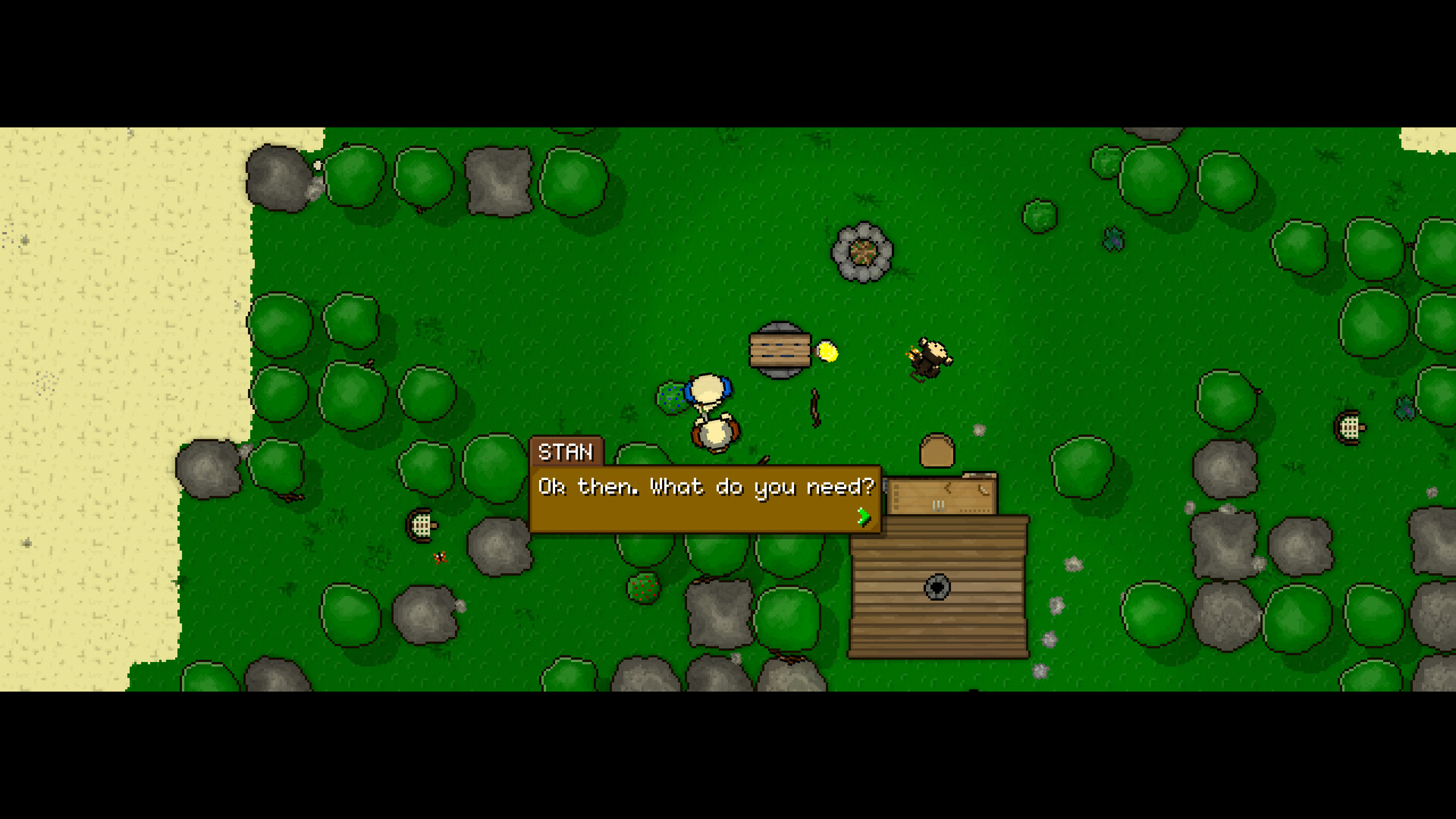Image resolution: width=1456 pixels, height=819 pixels.
Task: Advance Stan's dialogue with the green arrow
Action: [x=862, y=518]
